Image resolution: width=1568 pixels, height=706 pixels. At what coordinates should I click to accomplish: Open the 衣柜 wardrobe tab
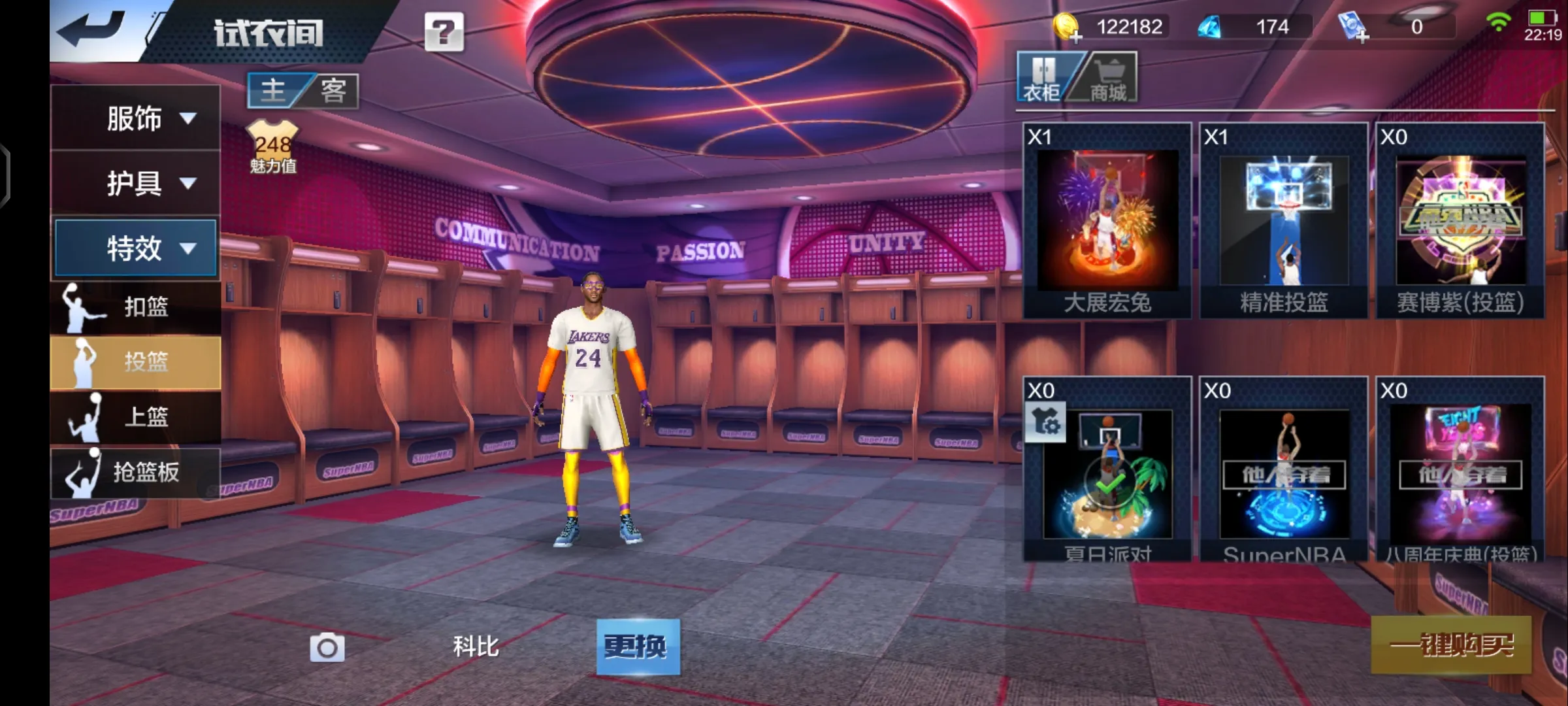tap(1042, 78)
